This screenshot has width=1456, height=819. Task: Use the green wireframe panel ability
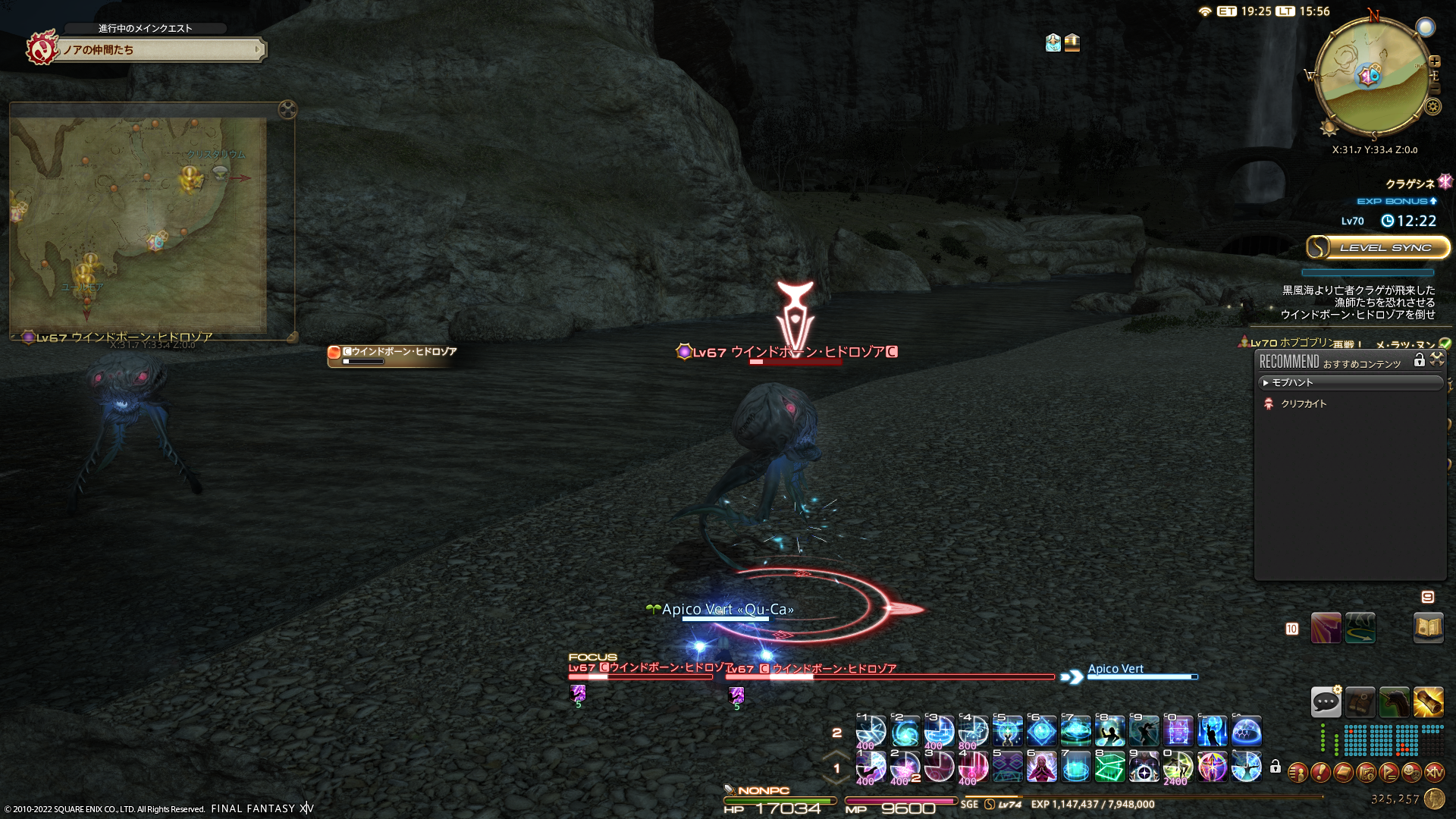point(1110,767)
